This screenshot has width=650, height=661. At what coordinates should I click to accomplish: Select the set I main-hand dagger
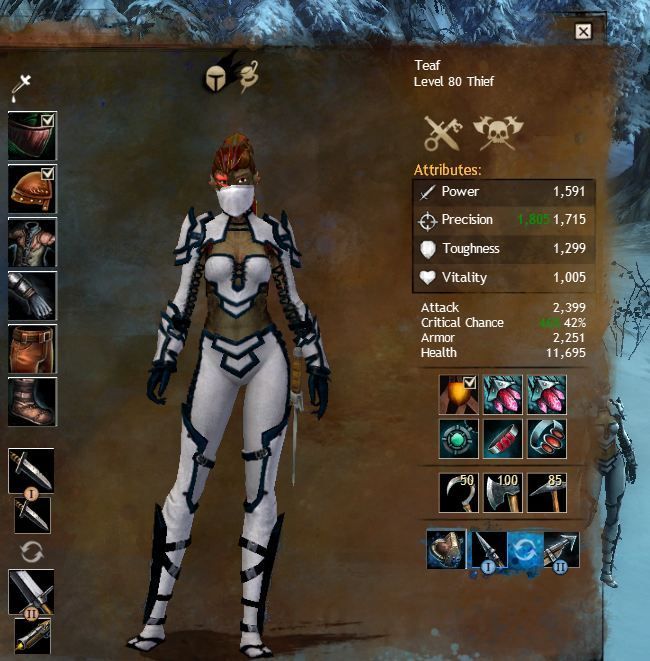point(30,470)
